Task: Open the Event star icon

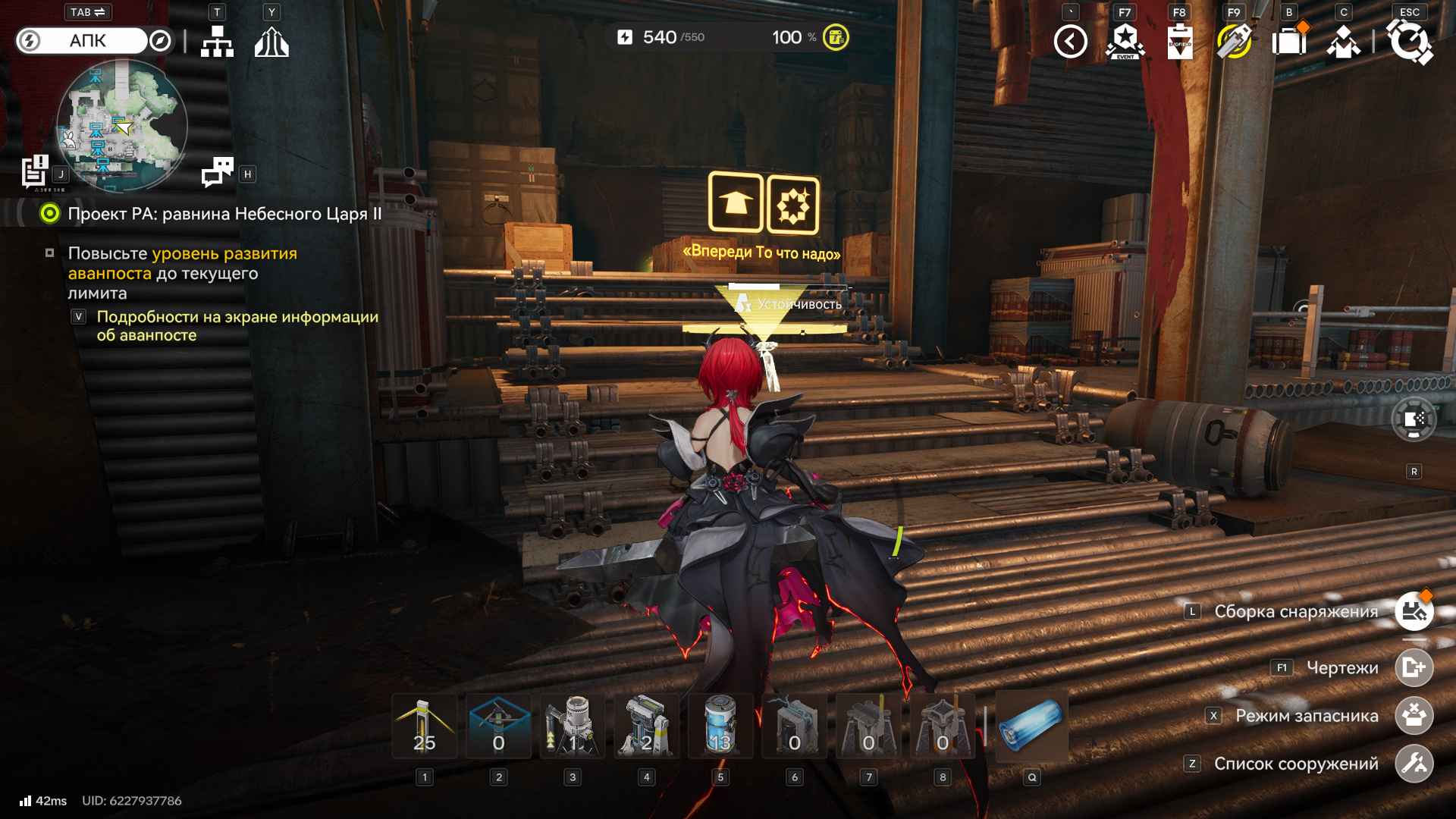Action: (x=1125, y=42)
